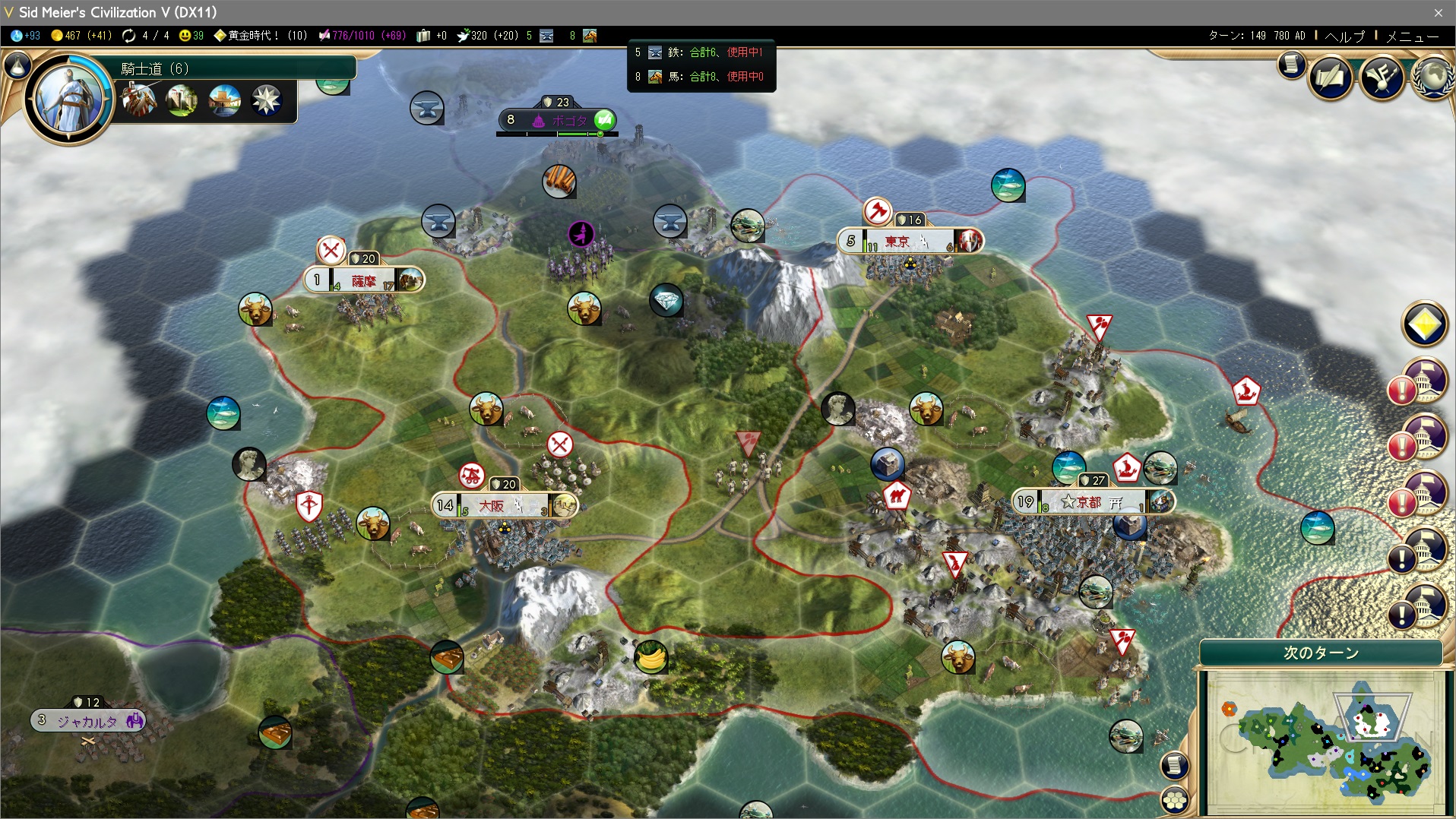The height and width of the screenshot is (819, 1456).
Task: Select the yellow diamond golden age notification
Action: tap(1424, 324)
